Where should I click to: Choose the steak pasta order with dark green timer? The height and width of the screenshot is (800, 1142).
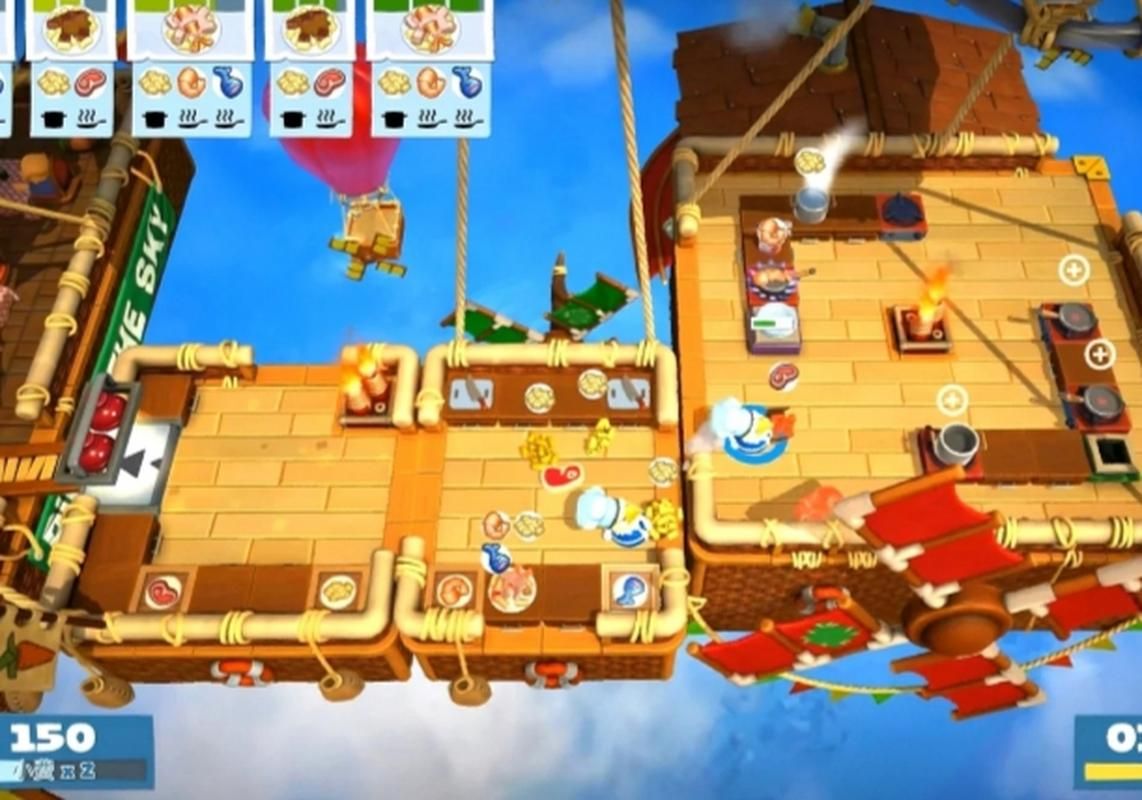point(310,60)
